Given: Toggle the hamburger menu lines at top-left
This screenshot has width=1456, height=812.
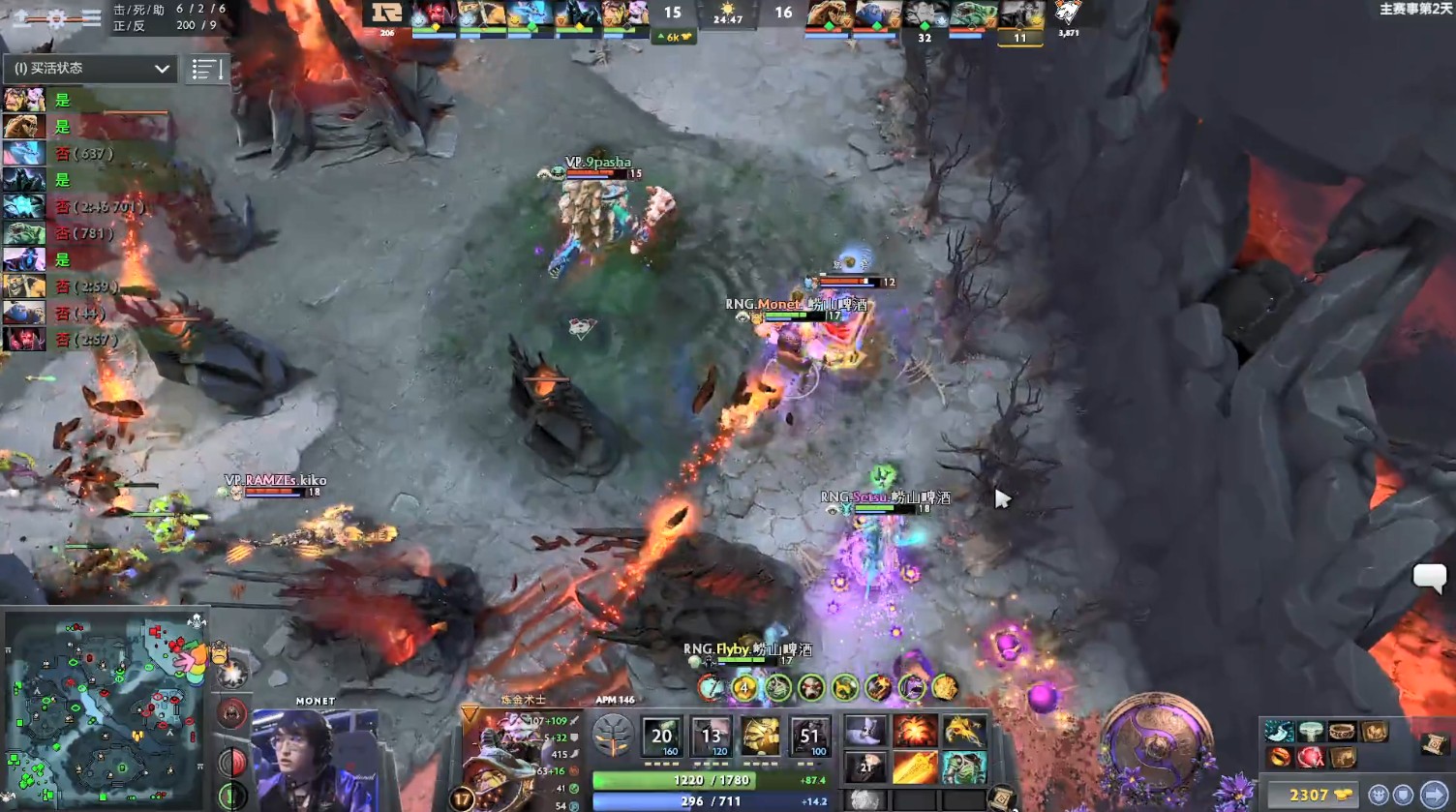Looking at the screenshot, I should (92, 16).
